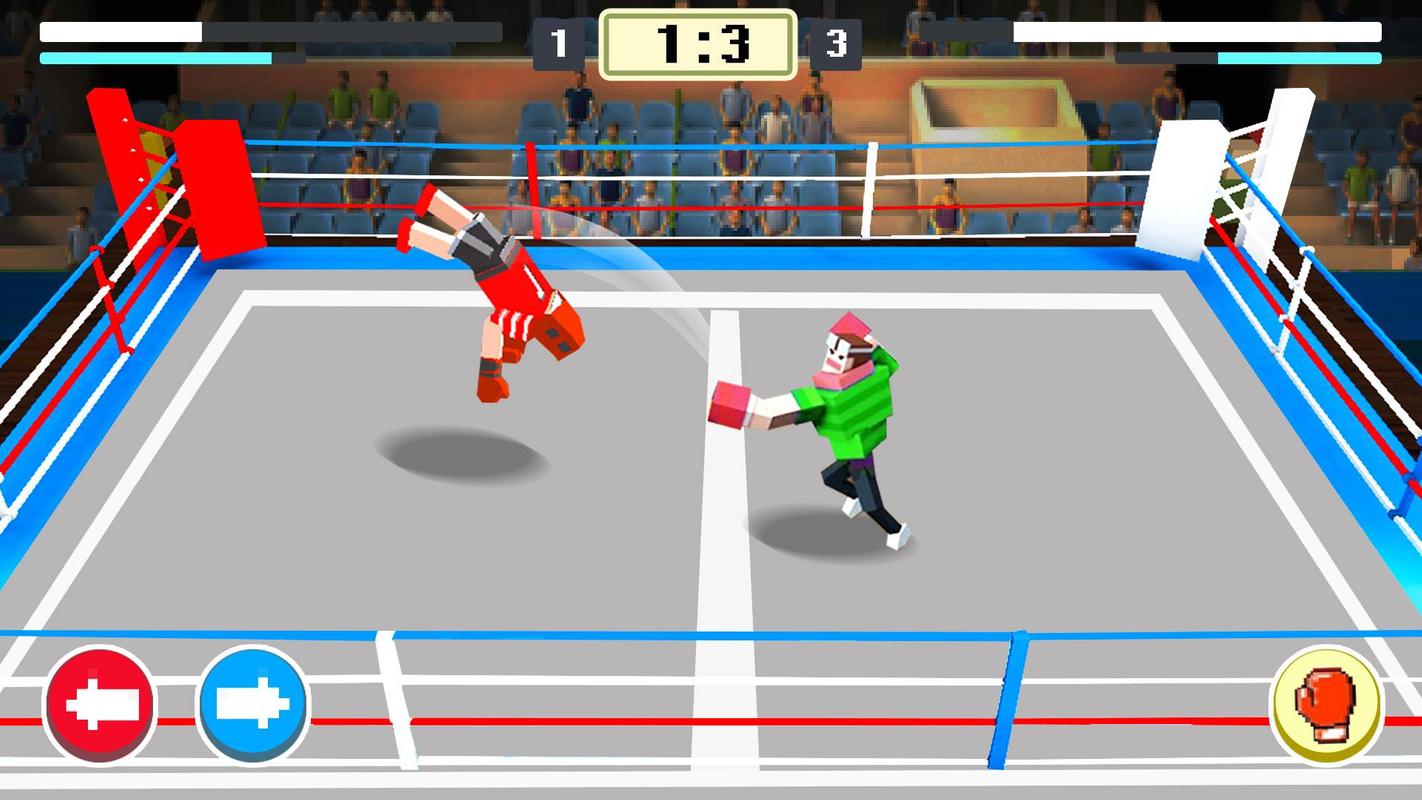1422x800 pixels.
Task: Tap the red left arrow button
Action: [100, 705]
